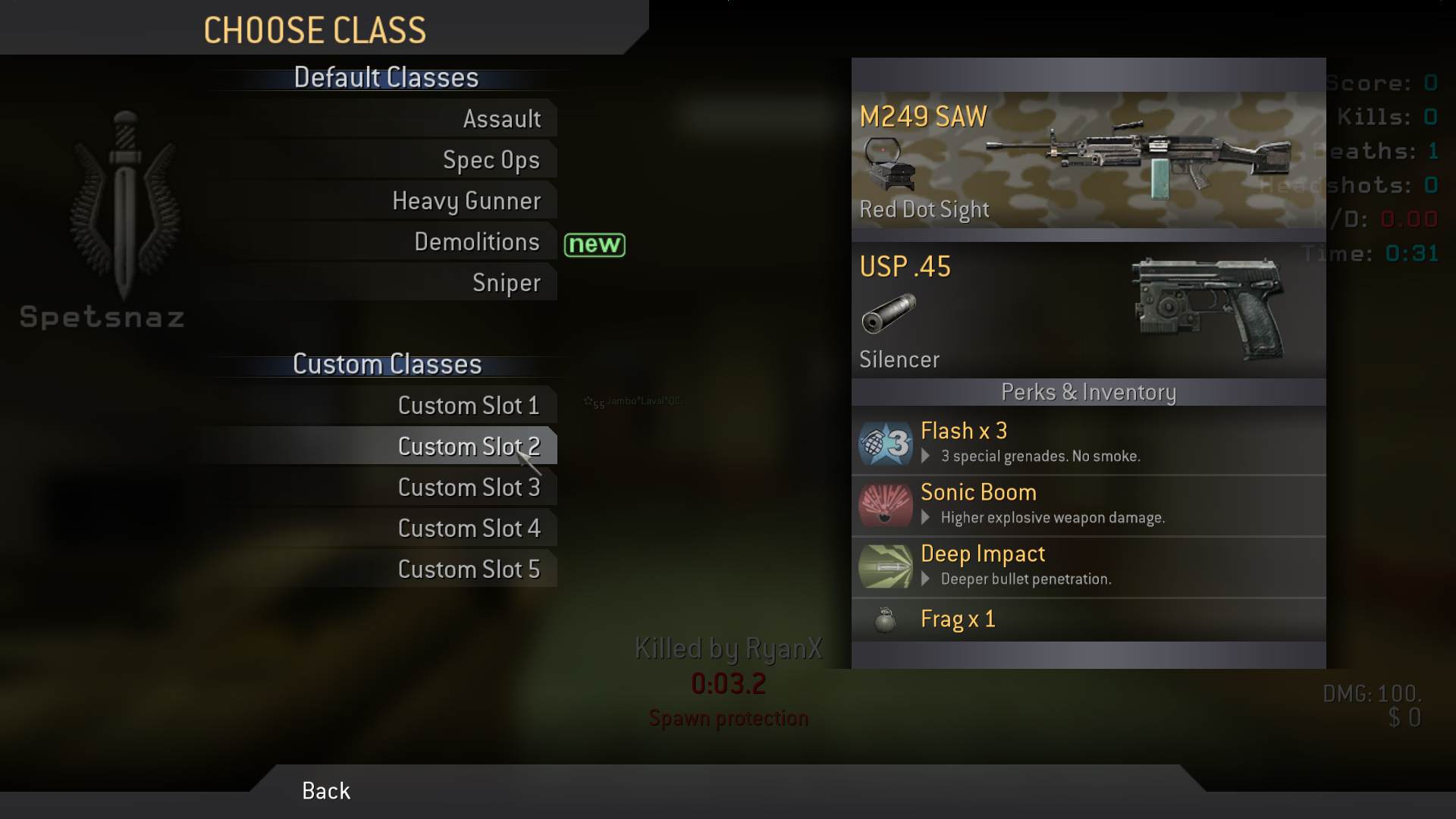Select Custom Slot 4

[x=469, y=529]
